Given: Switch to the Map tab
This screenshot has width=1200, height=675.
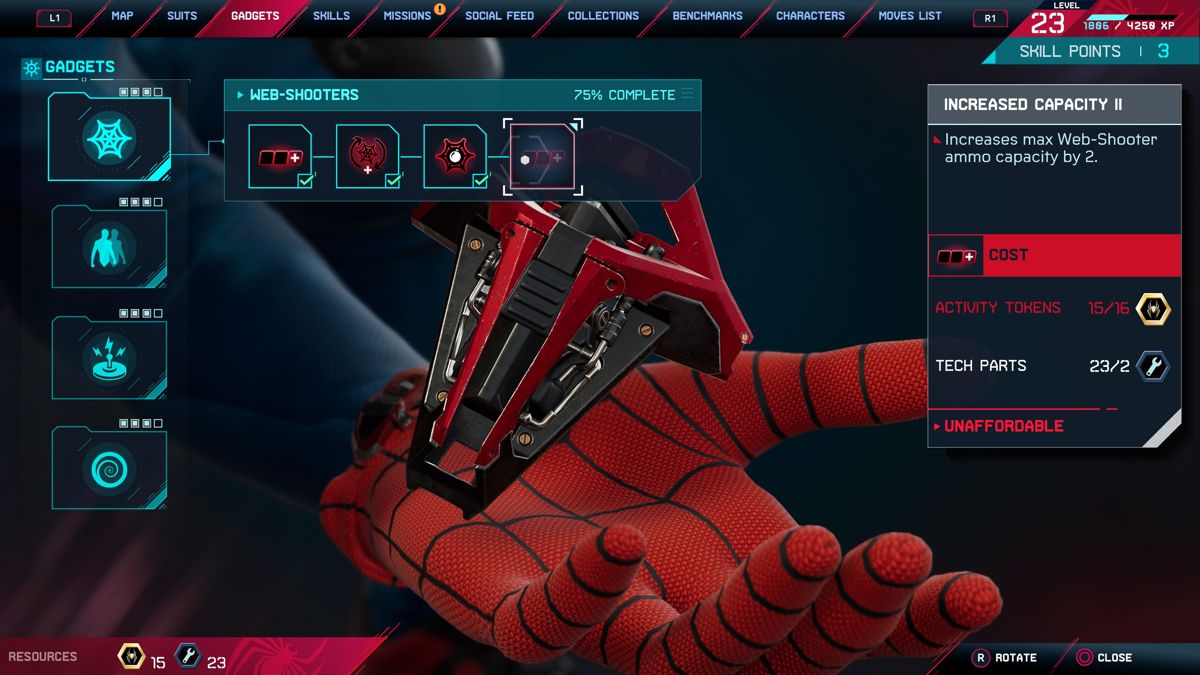Looking at the screenshot, I should [122, 16].
